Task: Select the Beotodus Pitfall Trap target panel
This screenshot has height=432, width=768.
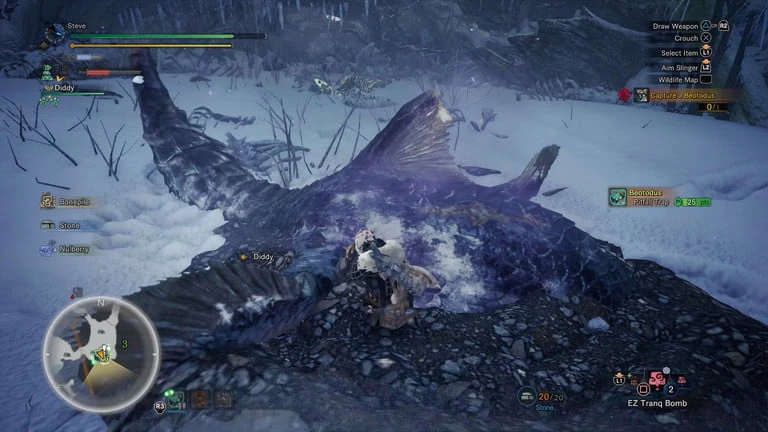Action: coord(659,197)
